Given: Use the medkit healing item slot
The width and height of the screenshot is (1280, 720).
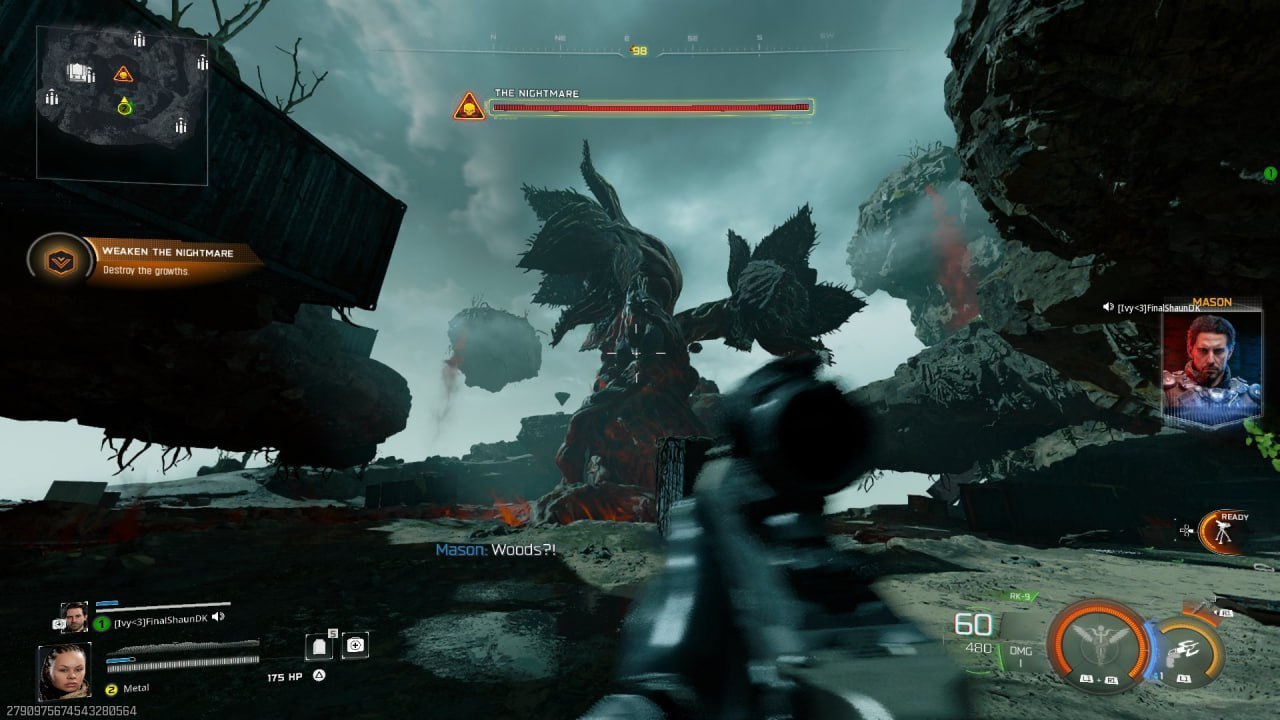Looking at the screenshot, I should pyautogui.click(x=354, y=646).
